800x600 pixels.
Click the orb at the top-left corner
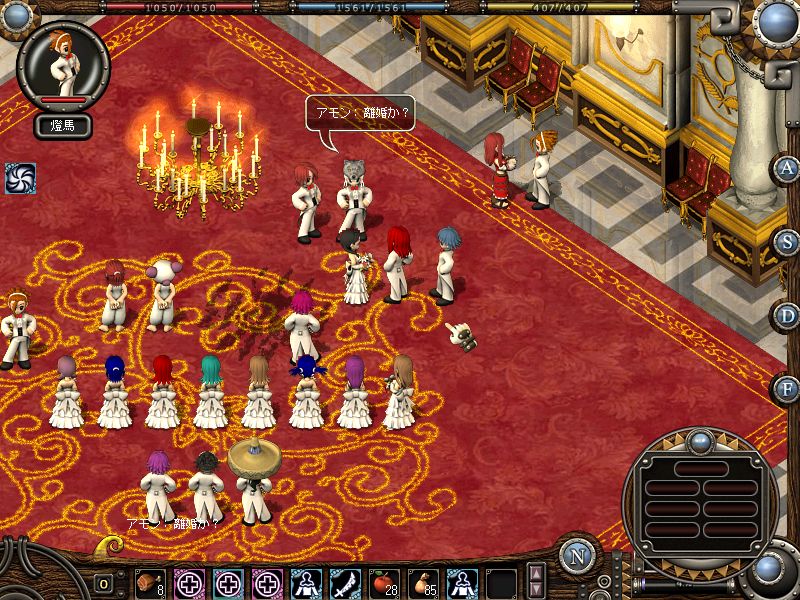coord(16,13)
